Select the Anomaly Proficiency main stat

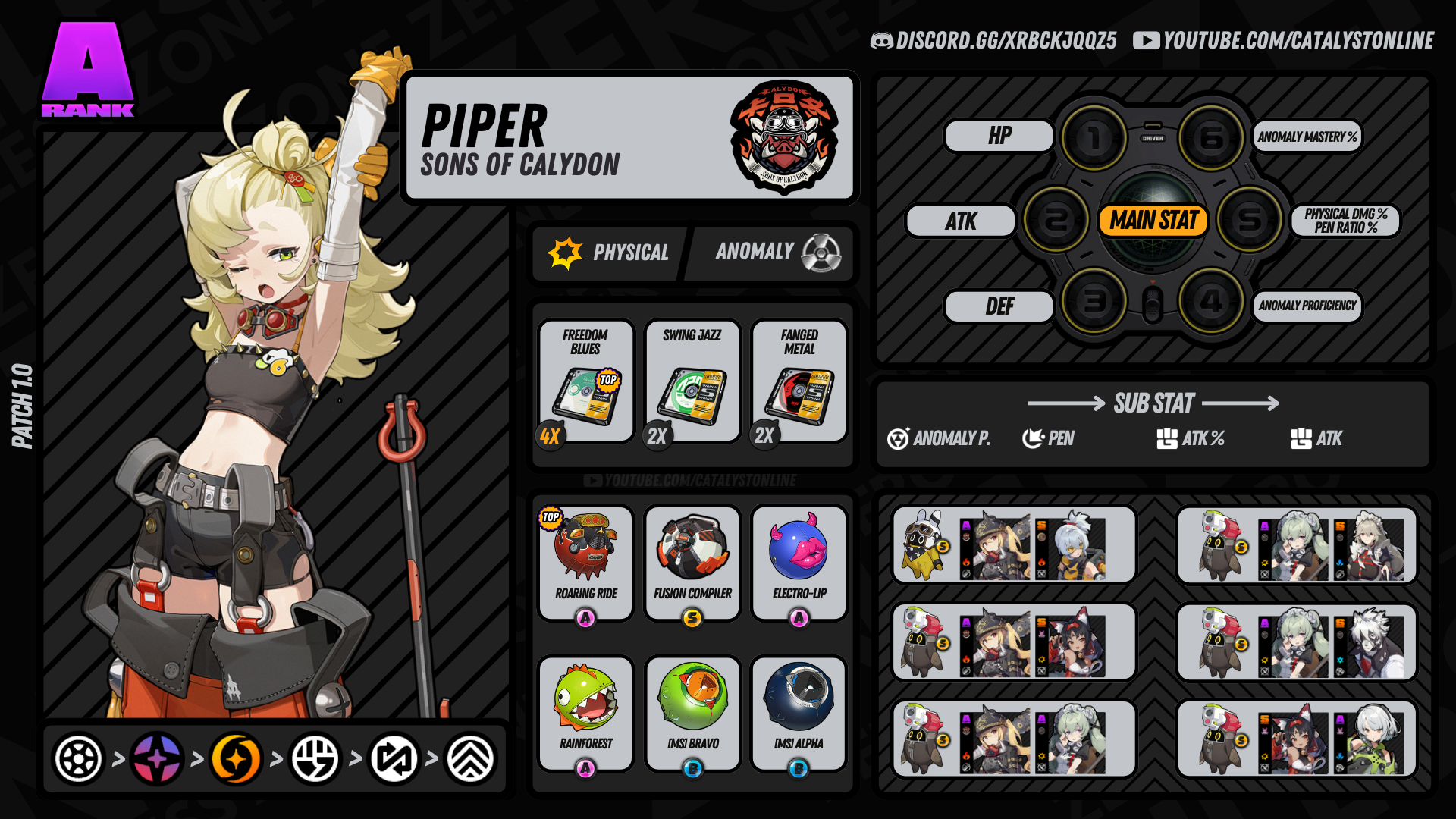pos(1307,306)
